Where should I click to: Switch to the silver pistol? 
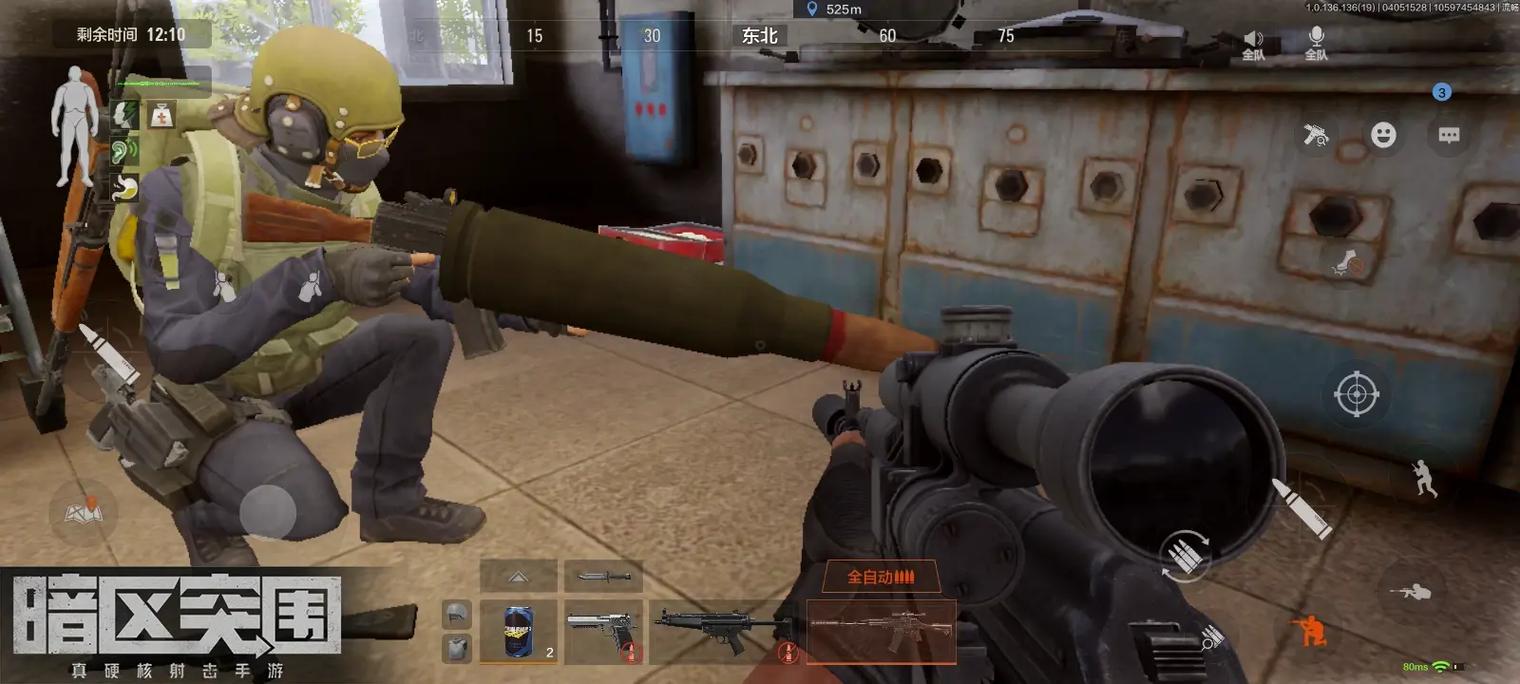602,631
